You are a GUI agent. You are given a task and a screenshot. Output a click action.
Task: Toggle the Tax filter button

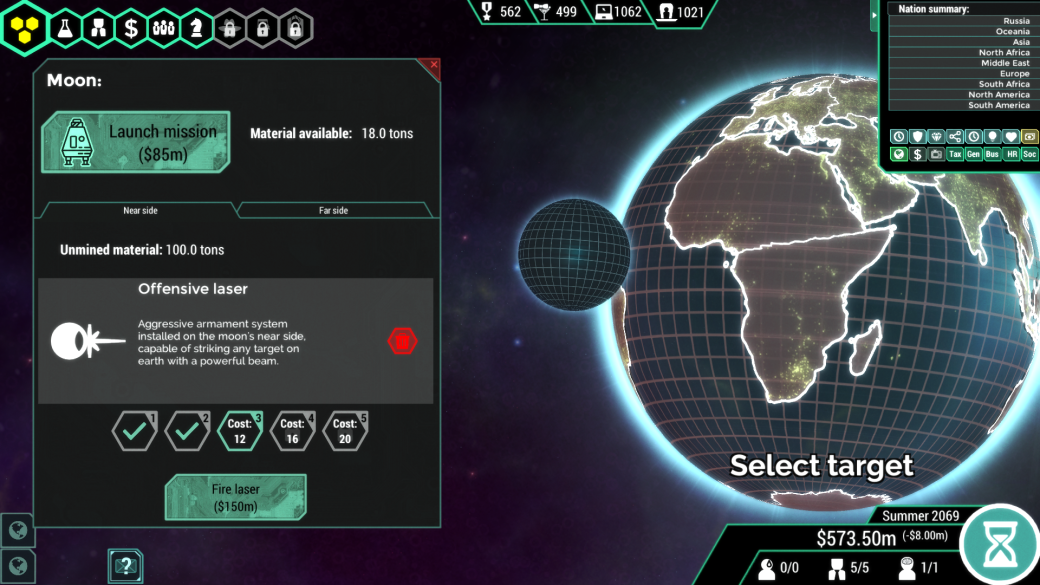955,155
